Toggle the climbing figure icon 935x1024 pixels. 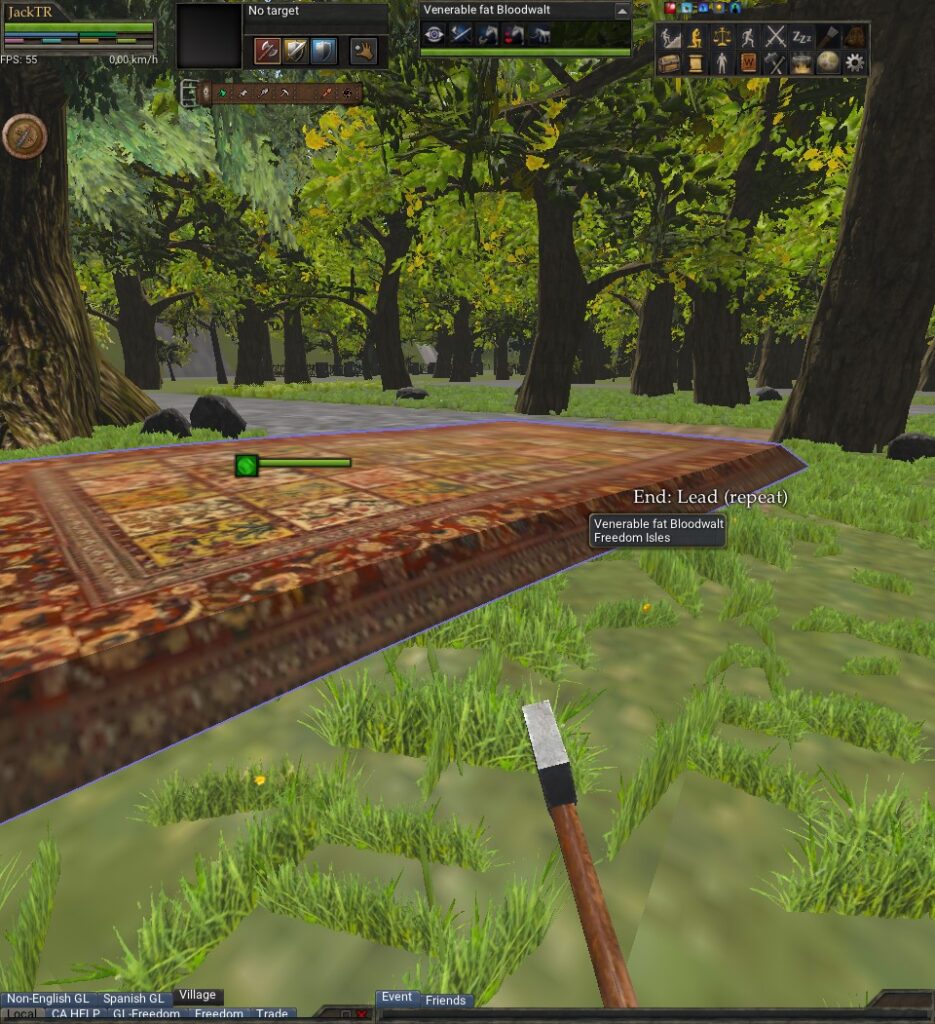[670, 38]
